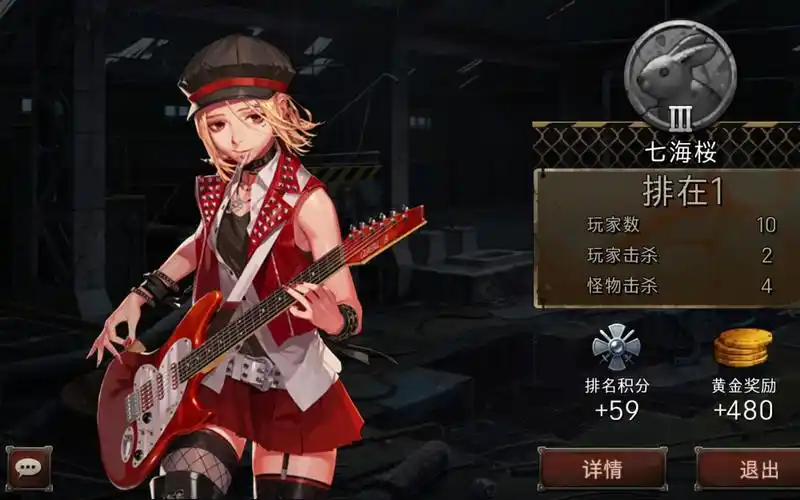Select the rabbit rank badge emblem

point(680,76)
